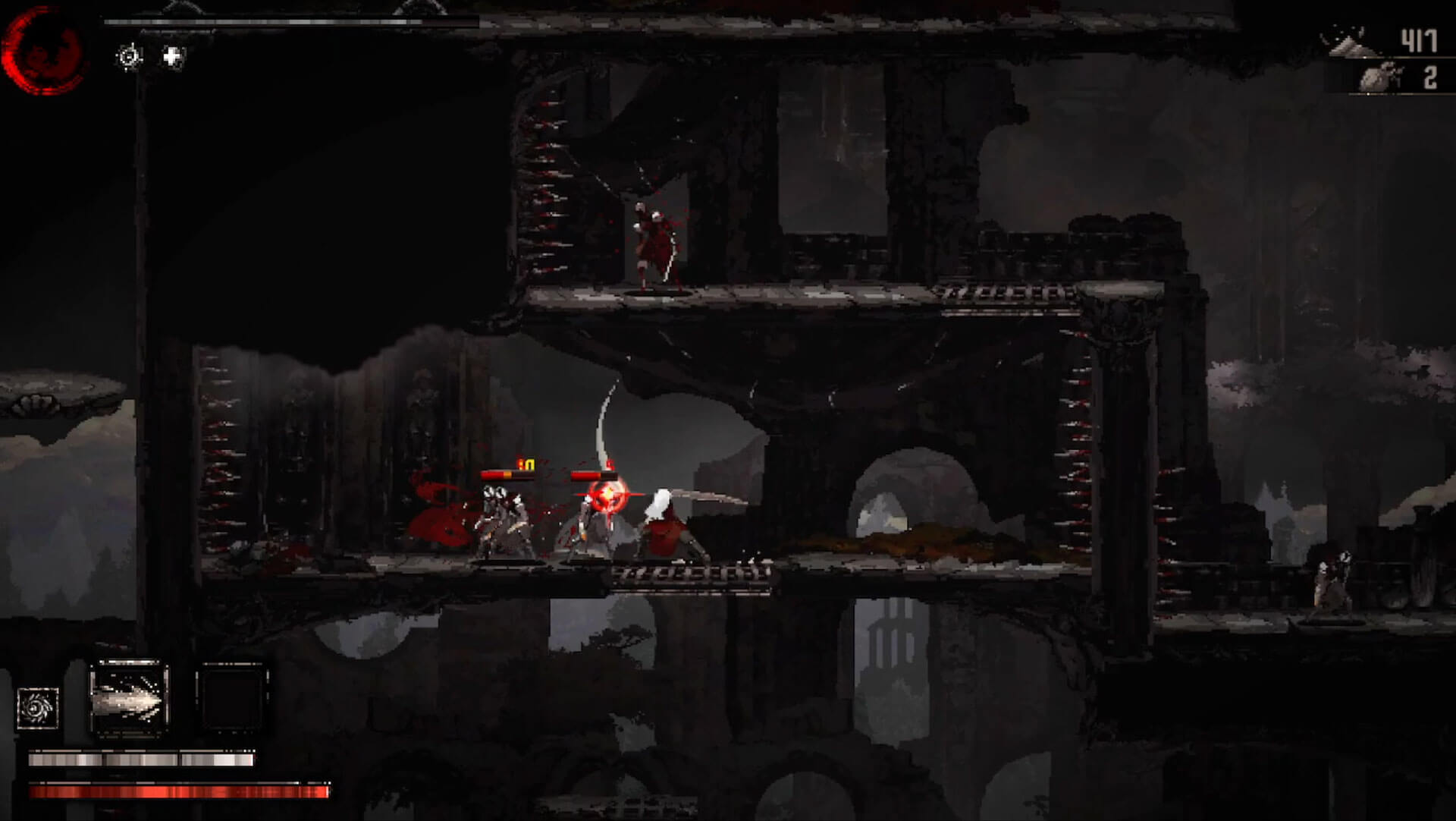Select the spiked sun buff icon
The image size is (1456, 821).
[x=129, y=56]
